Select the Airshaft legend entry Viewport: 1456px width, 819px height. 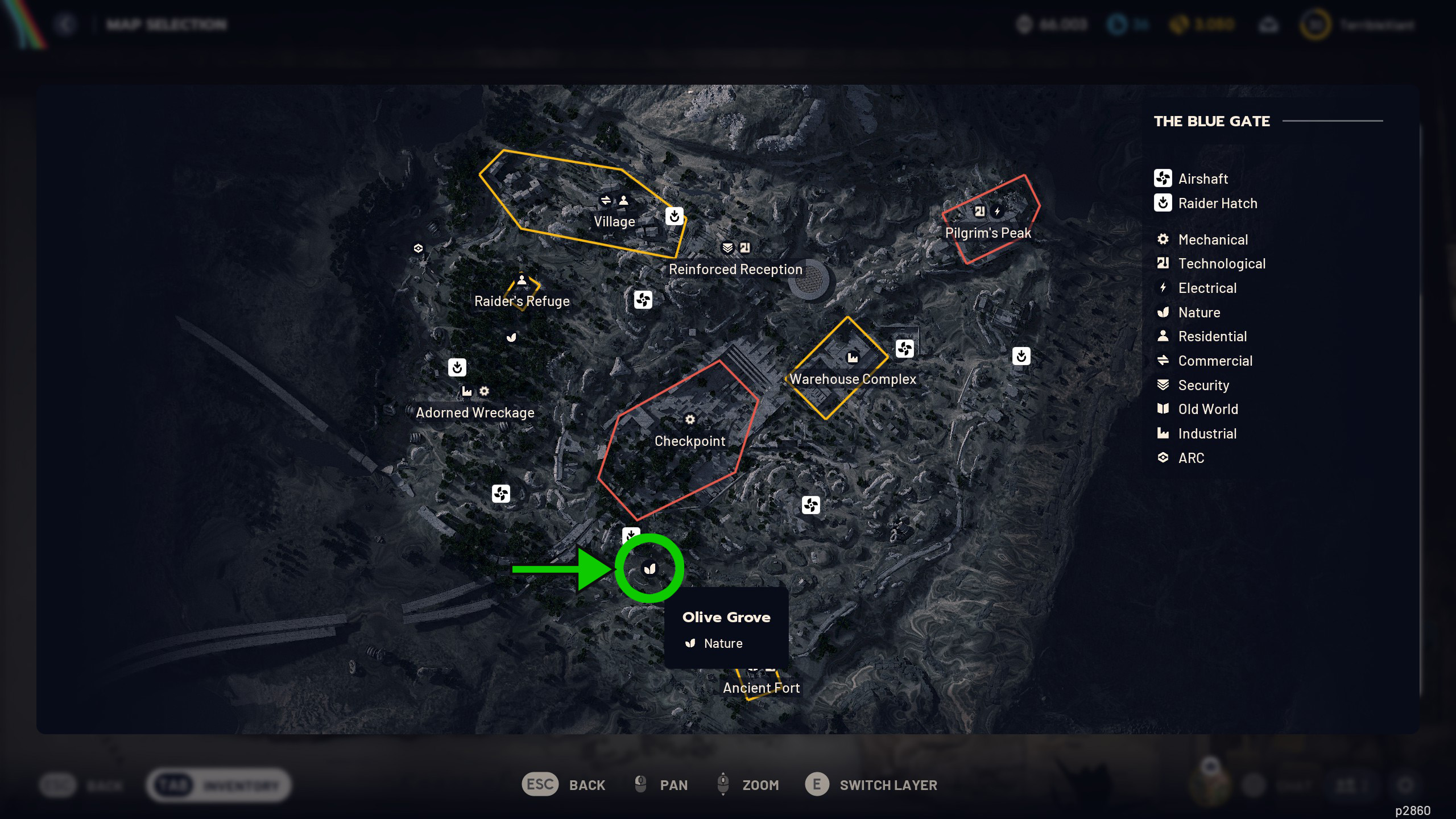click(1202, 179)
